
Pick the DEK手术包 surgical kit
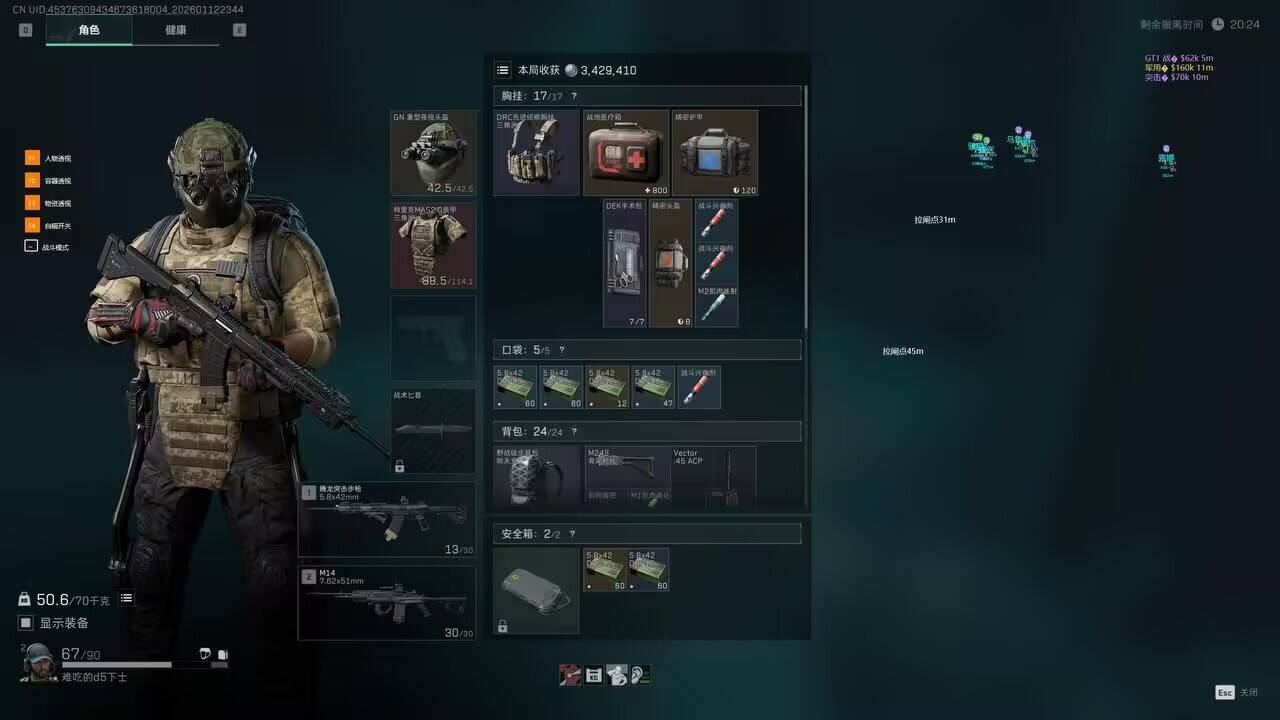[x=625, y=263]
